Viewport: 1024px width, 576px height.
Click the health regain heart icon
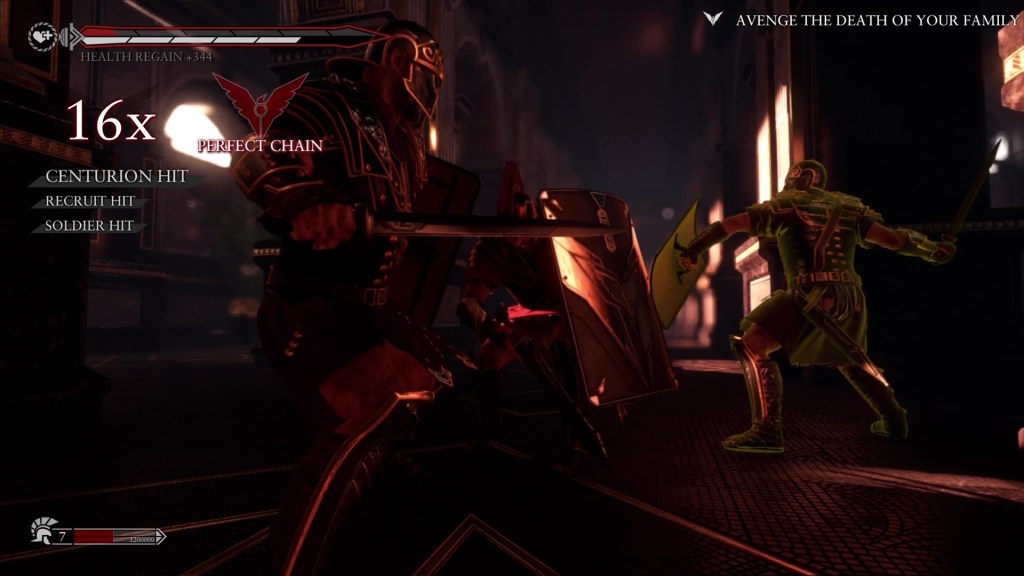(x=42, y=37)
